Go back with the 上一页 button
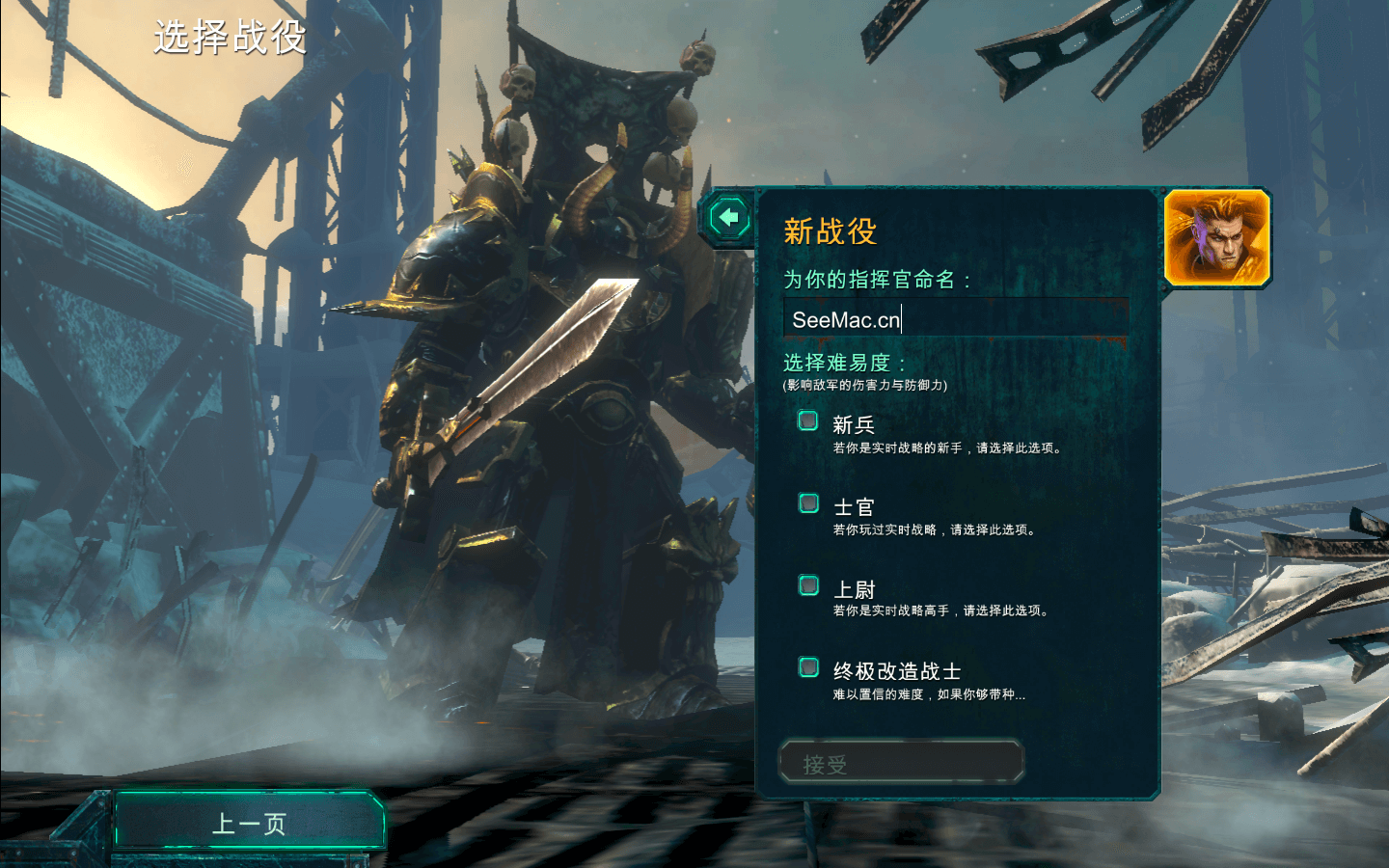The width and height of the screenshot is (1389, 868). point(249,823)
